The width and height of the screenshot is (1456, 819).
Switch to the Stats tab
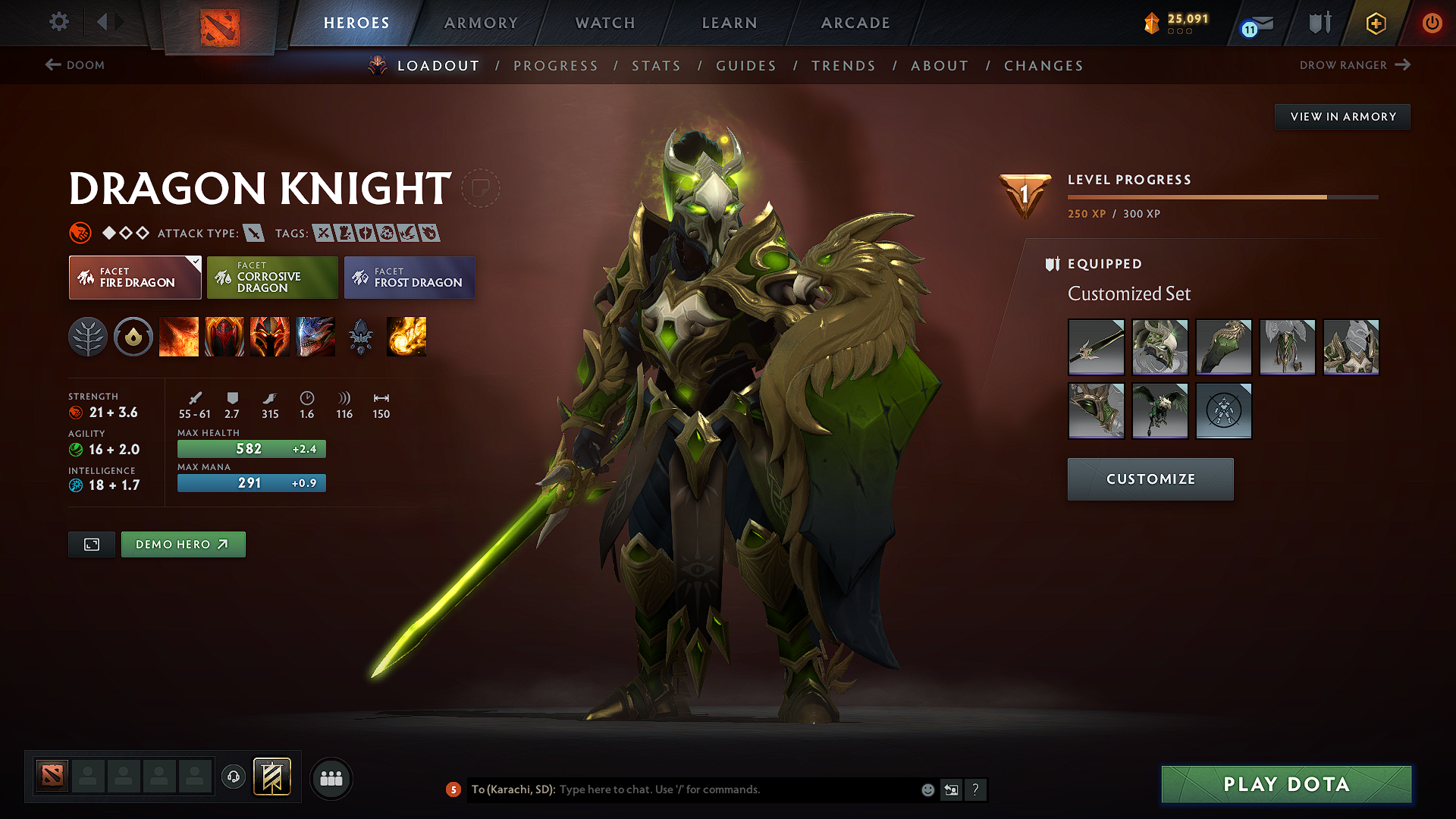pos(657,66)
